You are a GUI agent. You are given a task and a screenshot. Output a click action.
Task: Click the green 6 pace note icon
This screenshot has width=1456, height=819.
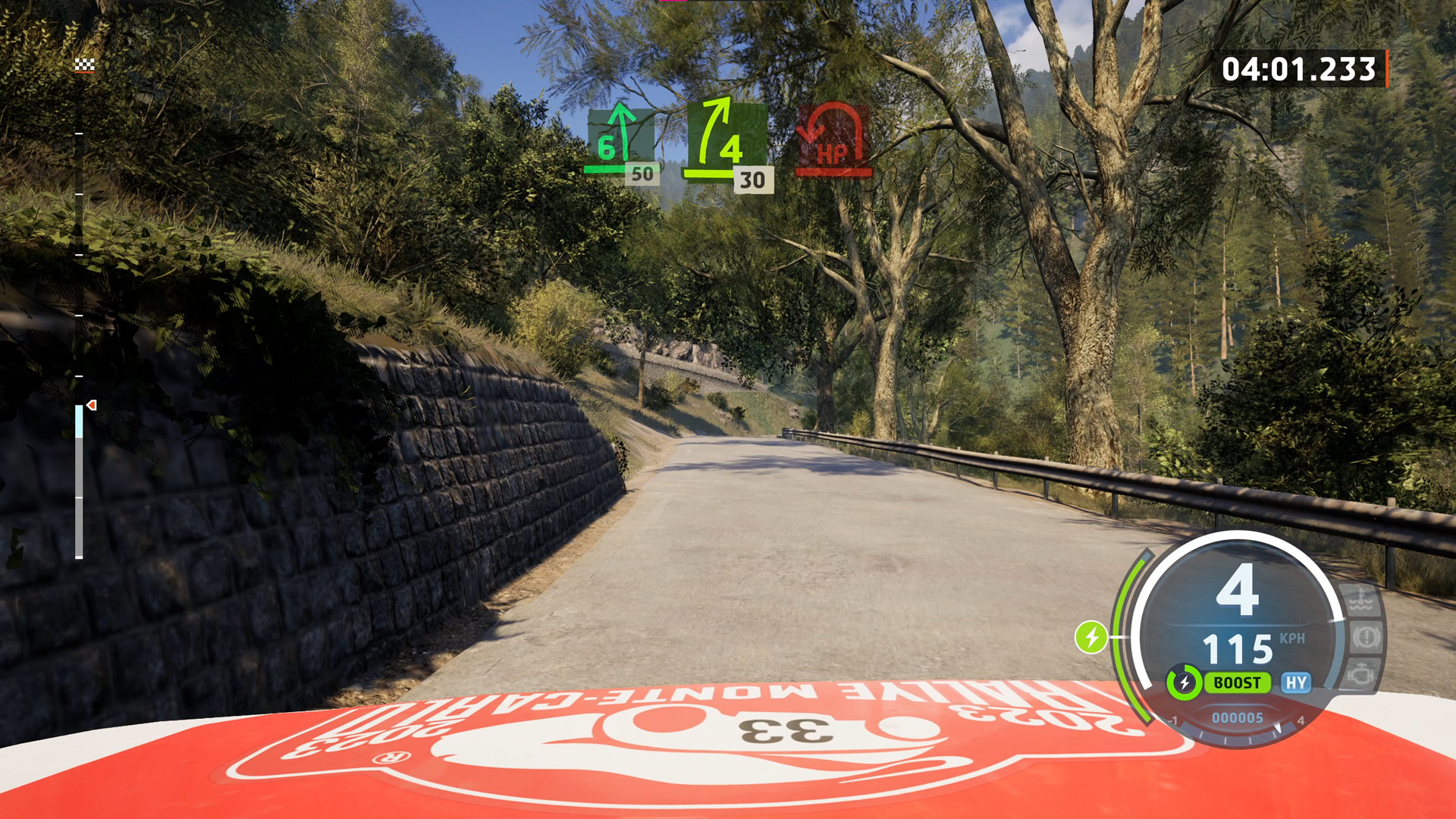[620, 139]
